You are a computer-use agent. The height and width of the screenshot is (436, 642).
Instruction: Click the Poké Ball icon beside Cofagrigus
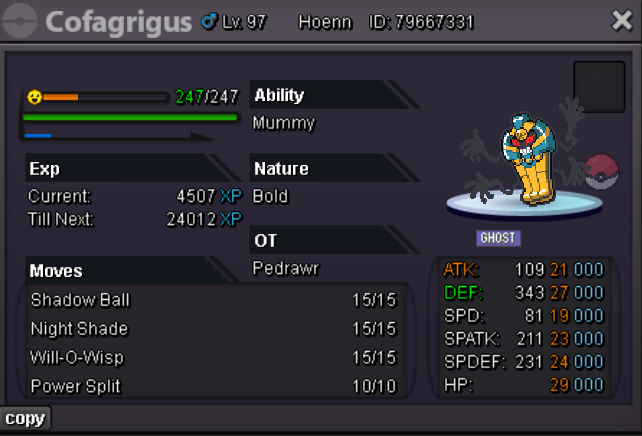pyautogui.click(x=602, y=172)
